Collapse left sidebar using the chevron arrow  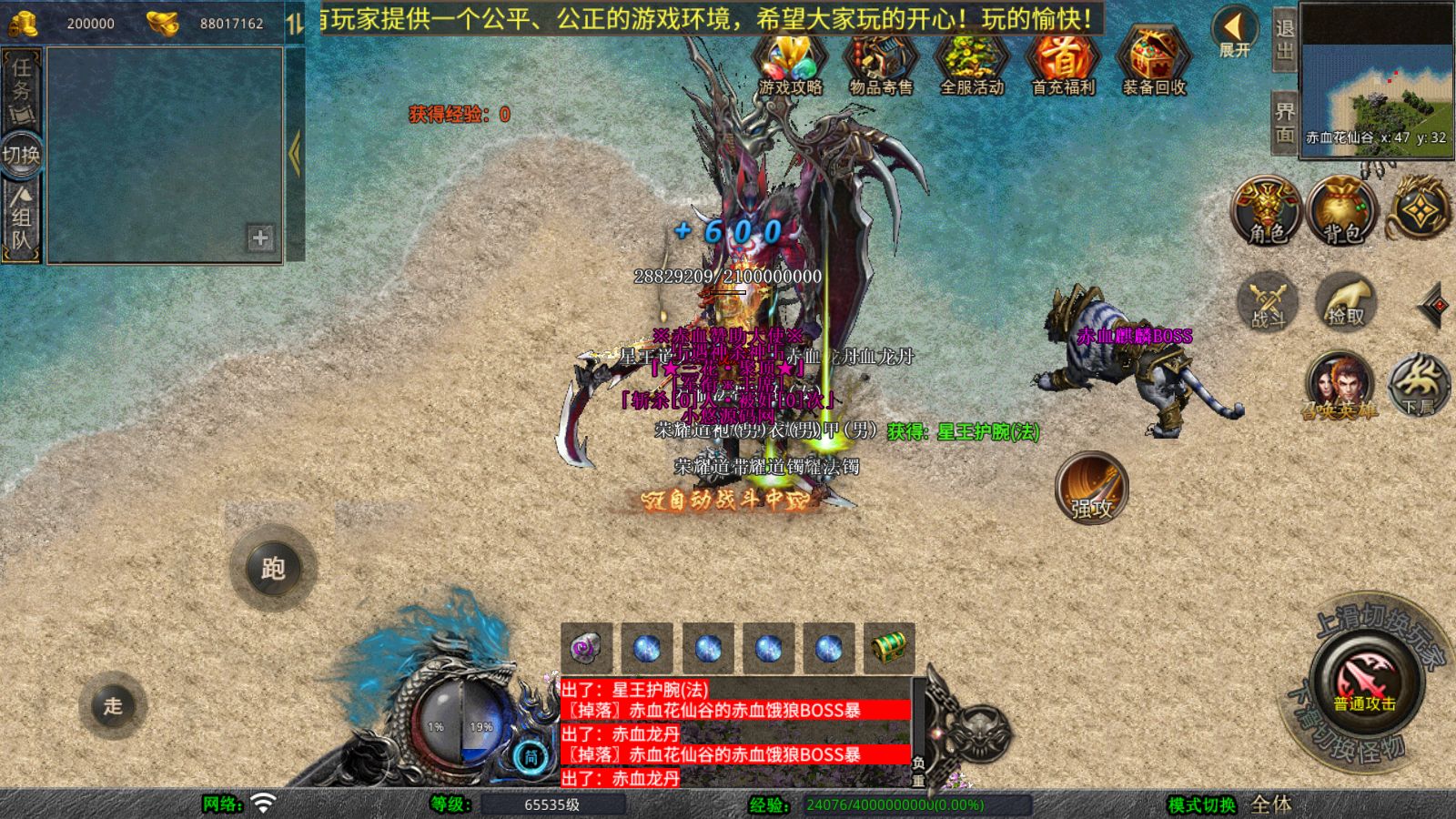click(x=293, y=150)
